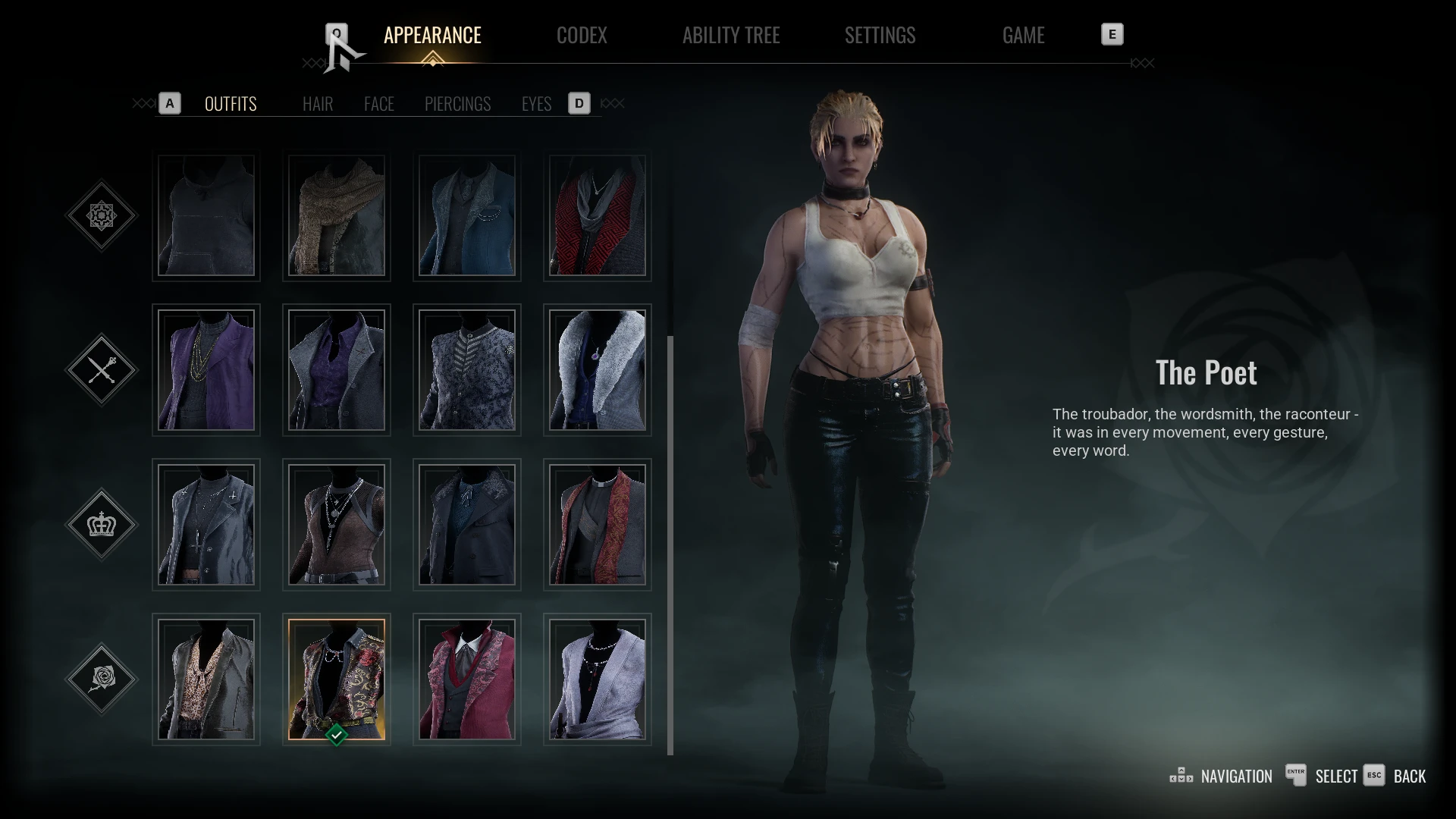Select the dark hoodie outfit
Image resolution: width=1456 pixels, height=819 pixels.
(206, 215)
